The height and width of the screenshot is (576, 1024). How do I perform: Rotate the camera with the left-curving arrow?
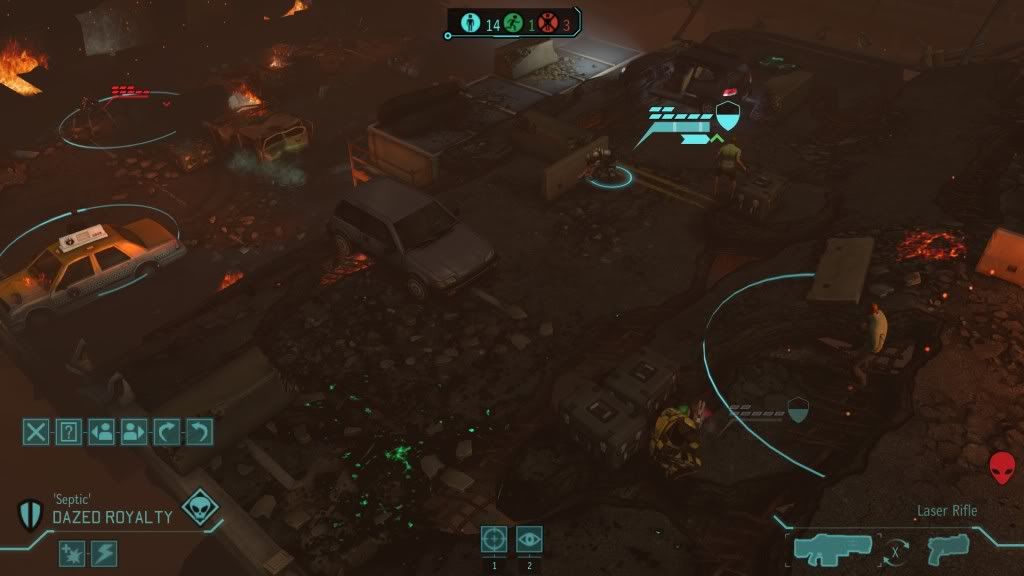[200, 432]
